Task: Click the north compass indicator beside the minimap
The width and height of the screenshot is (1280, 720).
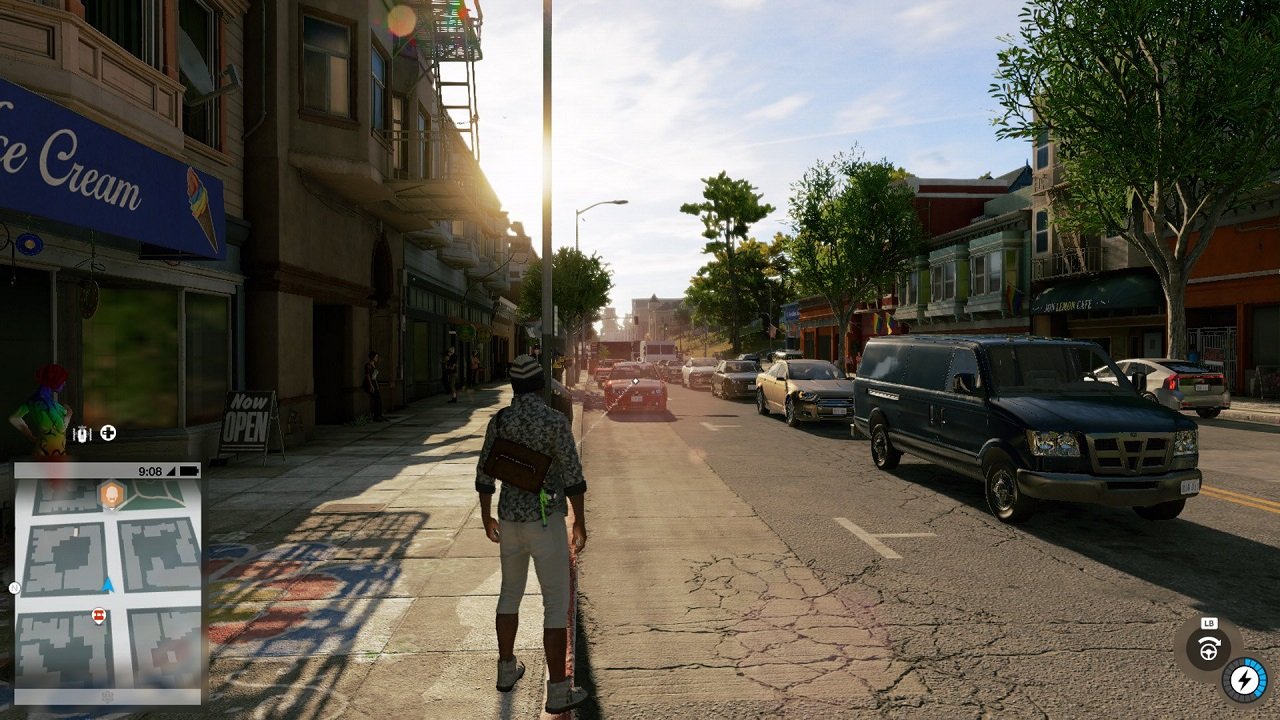Action: click(14, 588)
